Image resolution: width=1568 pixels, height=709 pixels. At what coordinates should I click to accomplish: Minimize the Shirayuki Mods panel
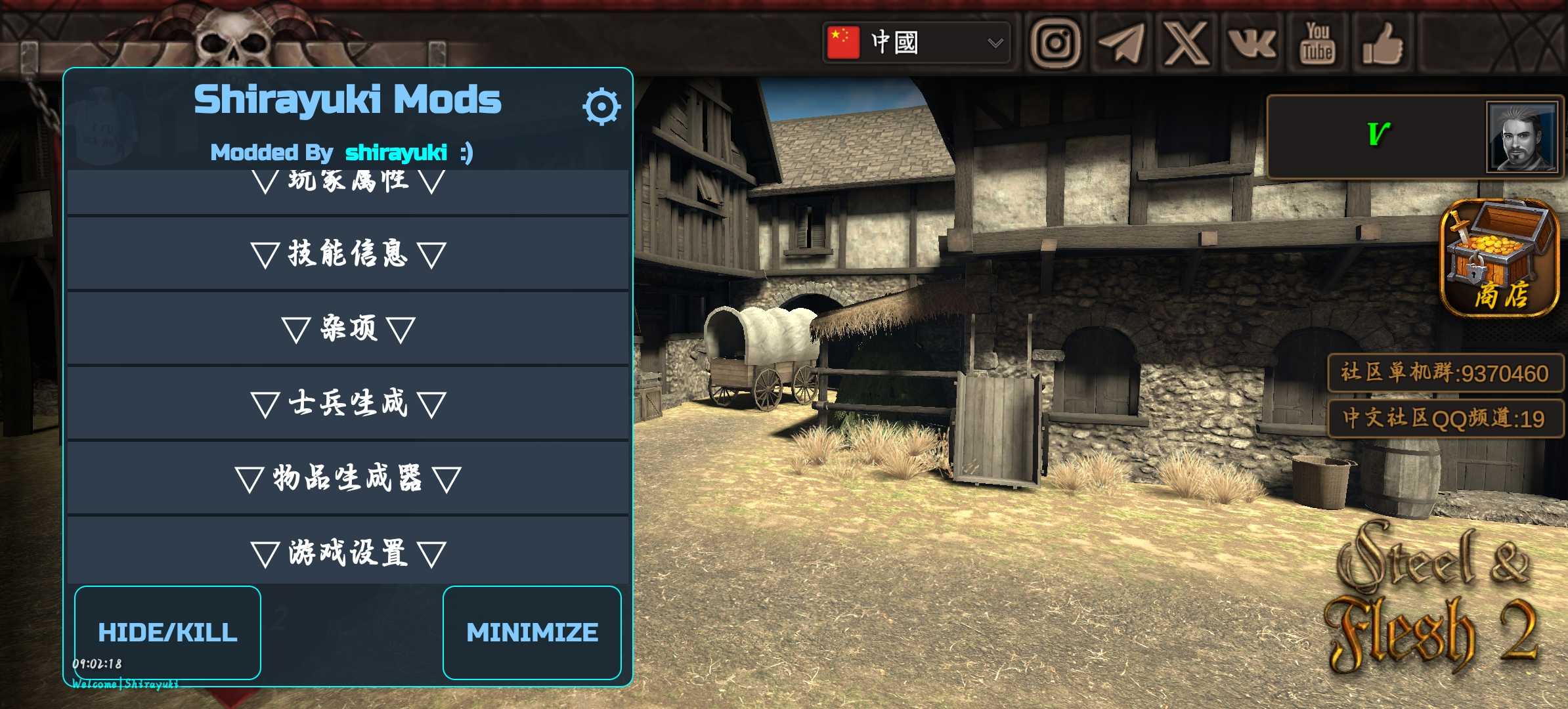532,632
